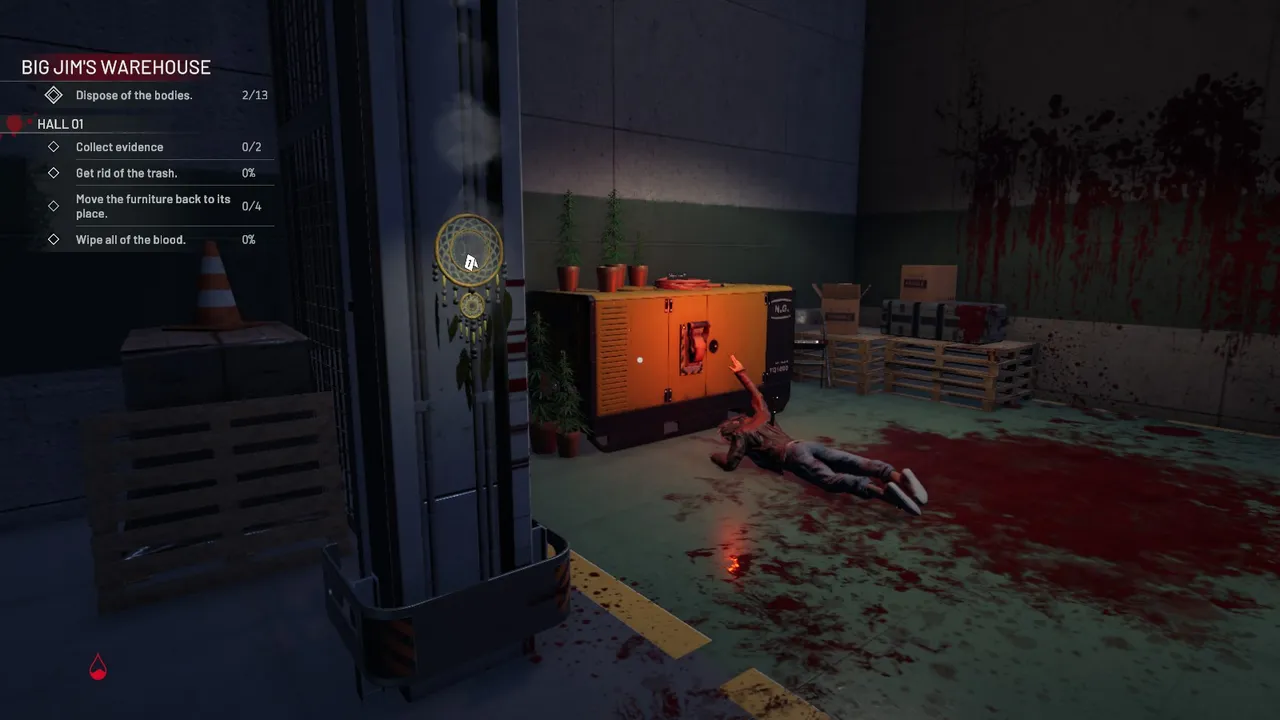Click the diamond marker beside Move the furniture objective

(x=54, y=206)
